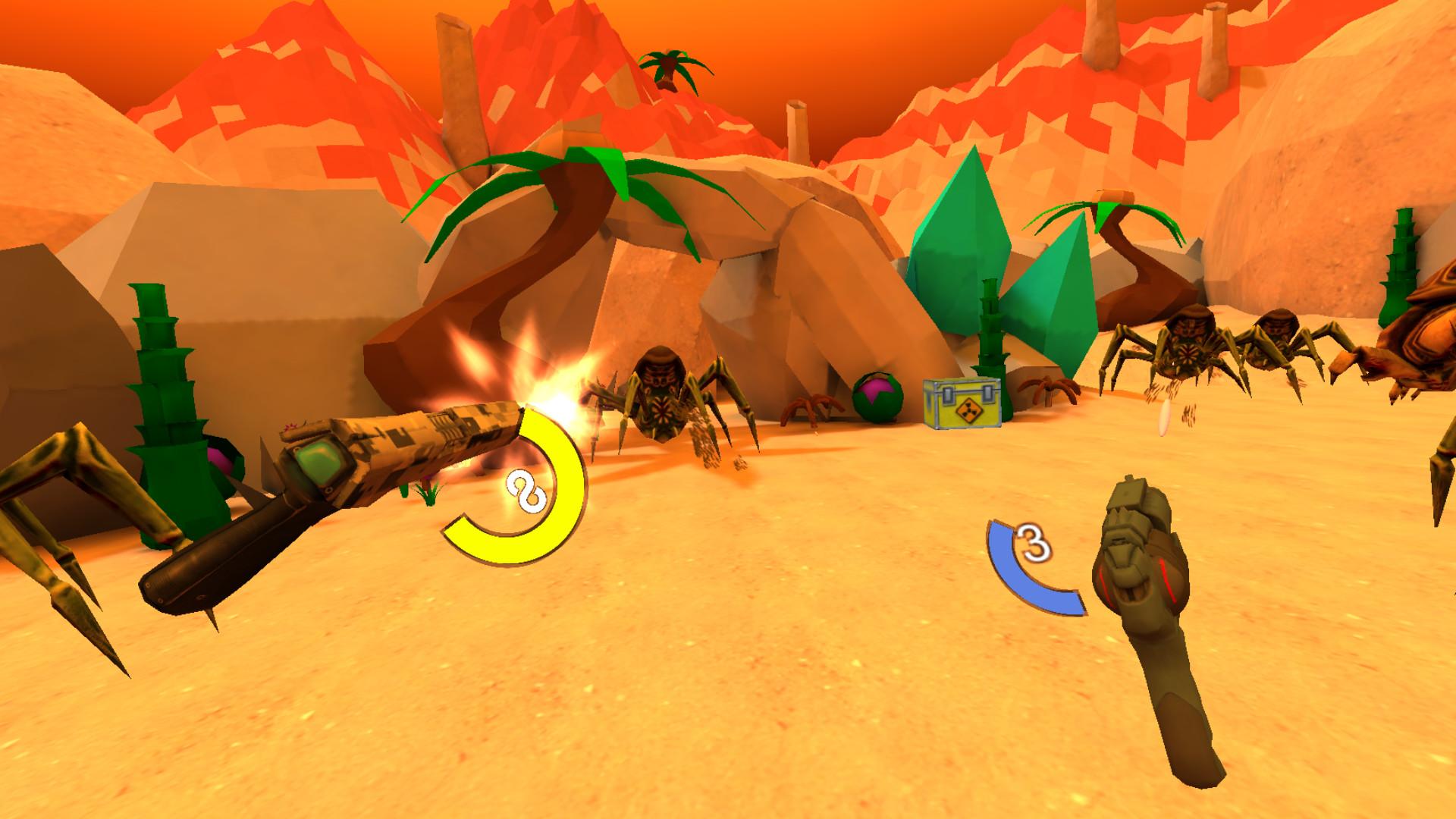1456x819 pixels.
Task: Click the radioactive symbol on the yellow ammo crate
Action: (970, 410)
